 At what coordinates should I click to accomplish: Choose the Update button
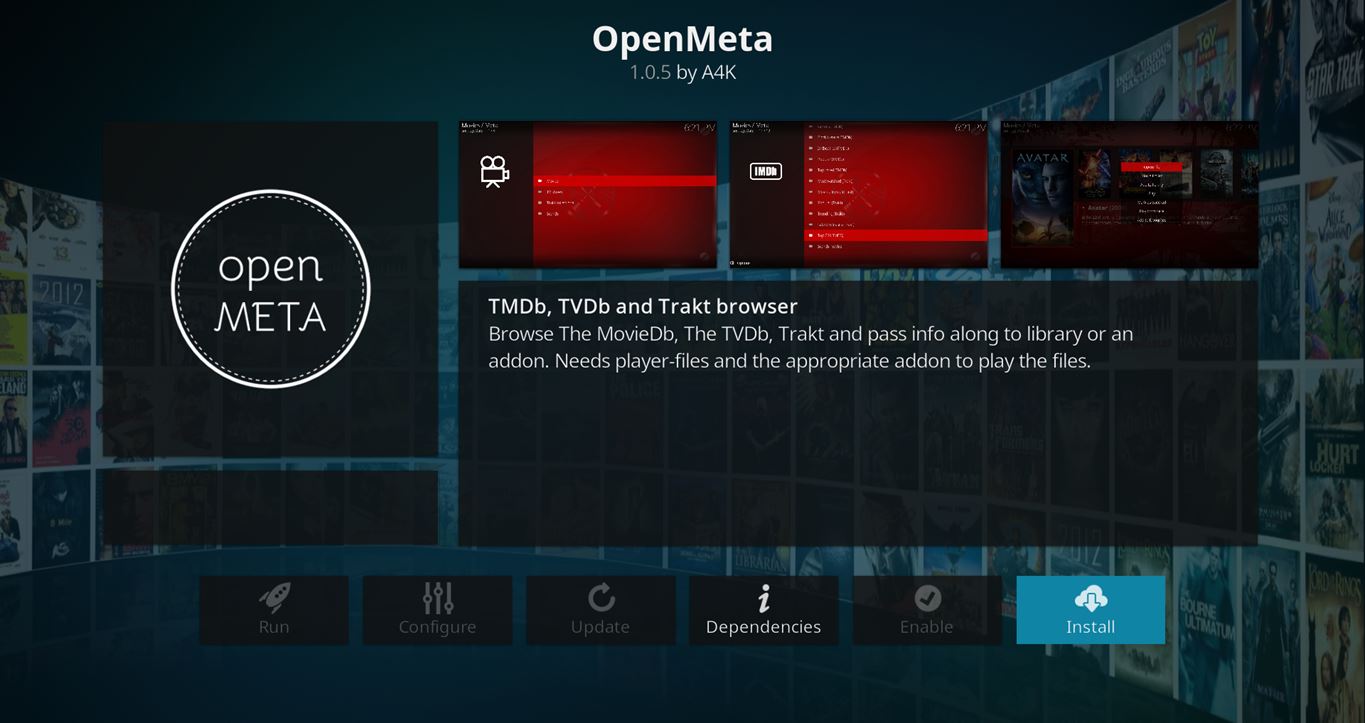600,610
